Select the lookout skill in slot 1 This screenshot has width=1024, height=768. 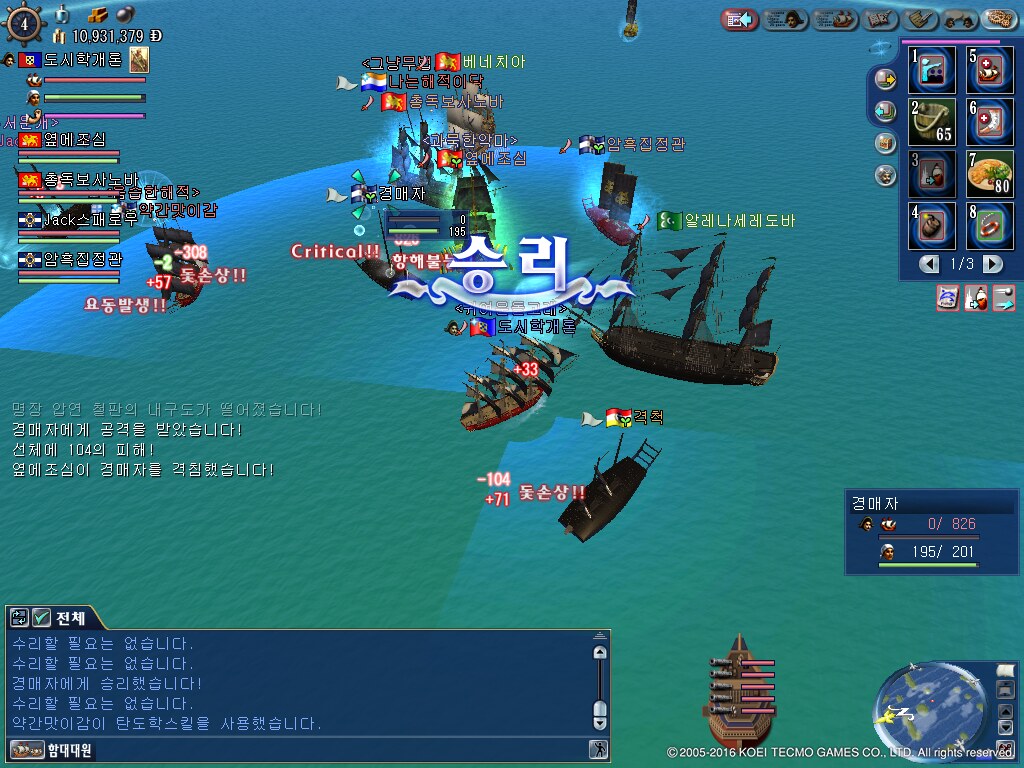point(932,70)
